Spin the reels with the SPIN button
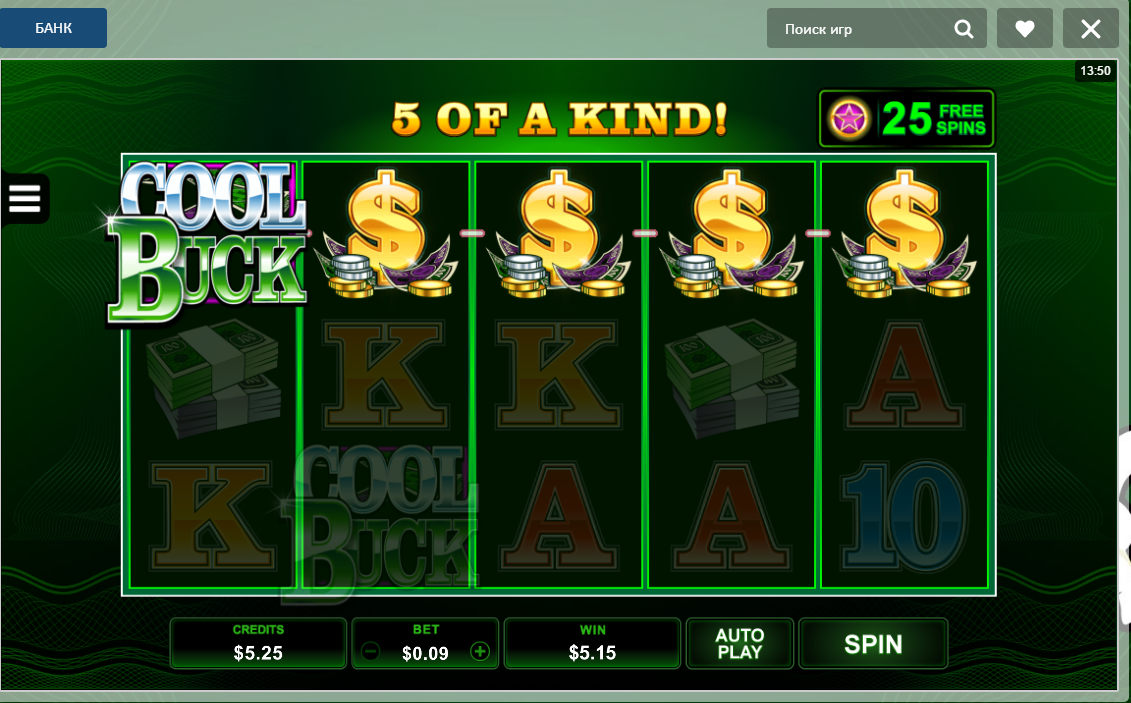This screenshot has width=1131, height=703. point(873,644)
